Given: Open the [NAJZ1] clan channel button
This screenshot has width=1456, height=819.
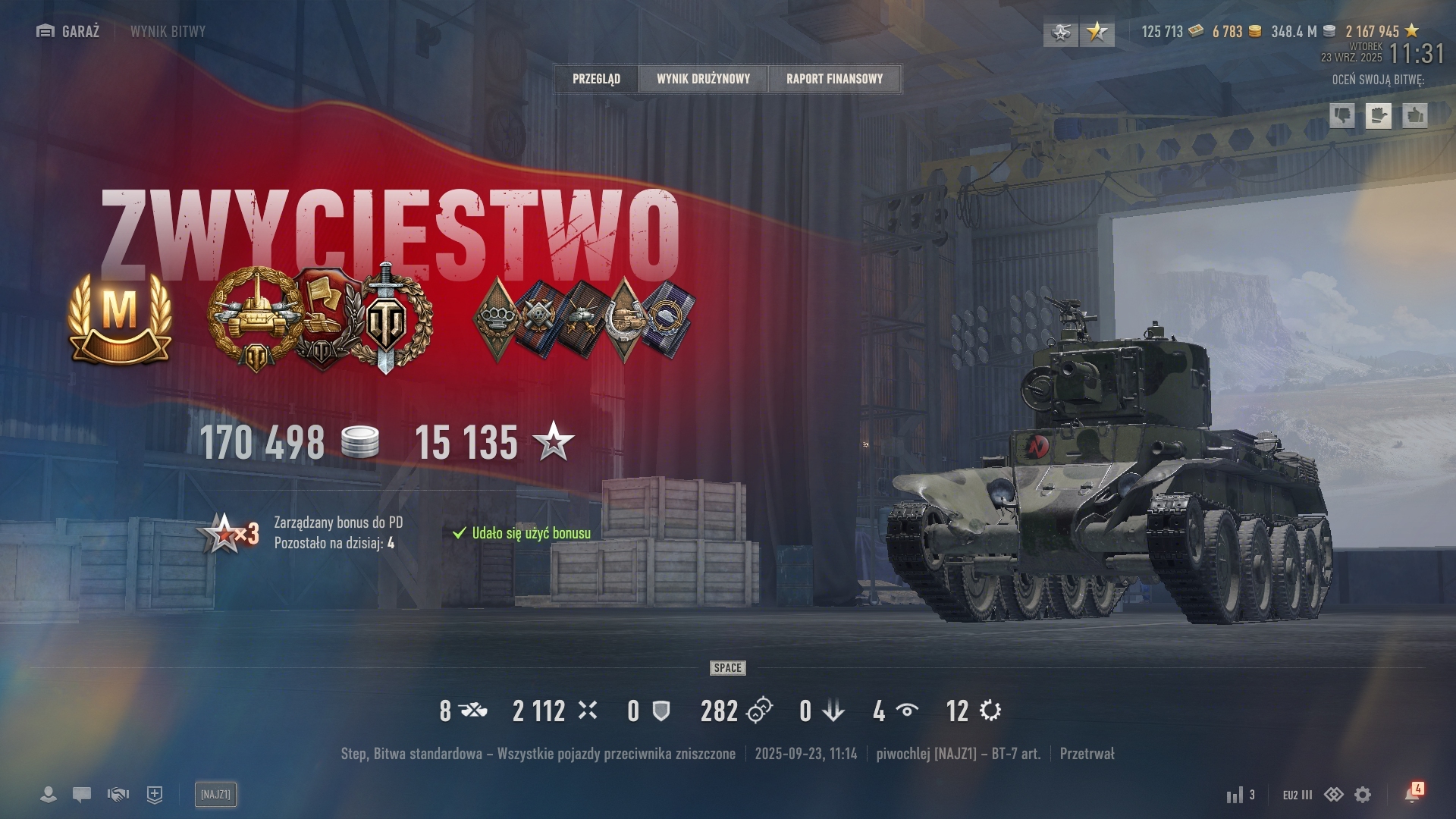Looking at the screenshot, I should [215, 795].
